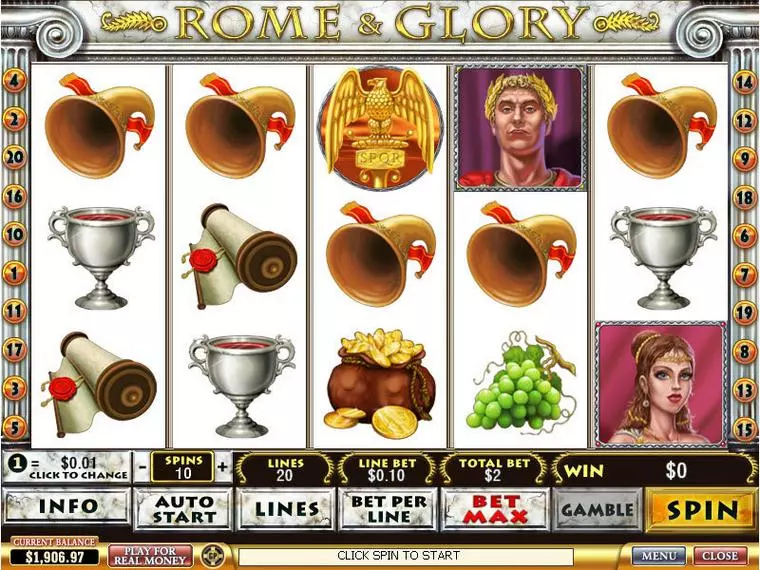Open the INFO paytable

pos(67,508)
